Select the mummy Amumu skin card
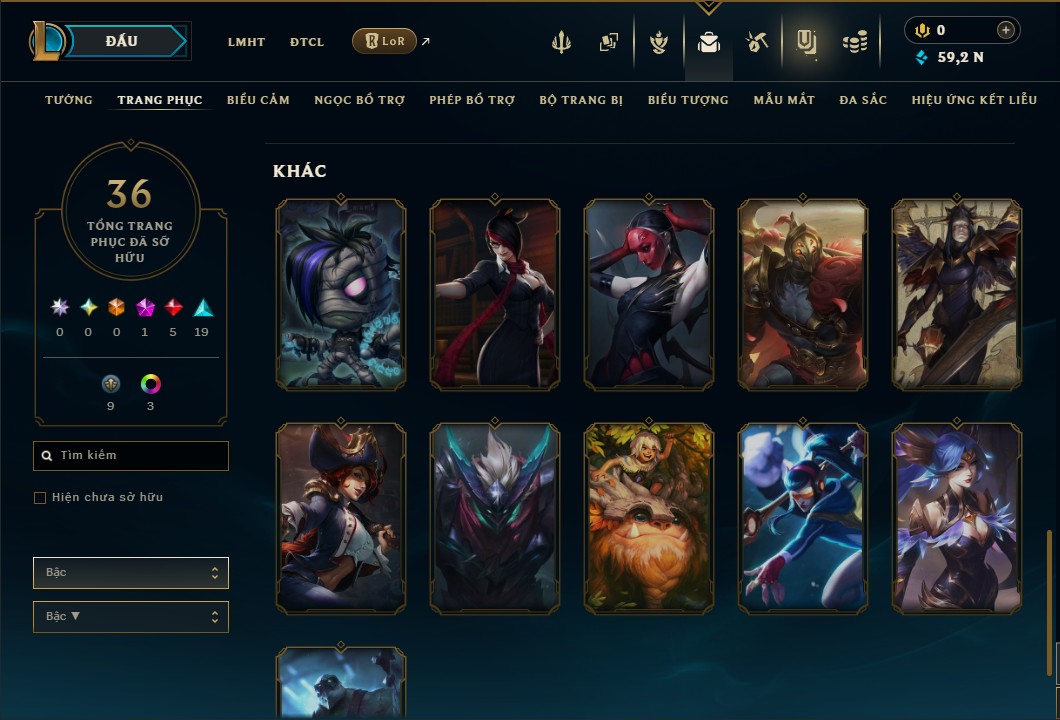The width and height of the screenshot is (1060, 720). pyautogui.click(x=341, y=294)
